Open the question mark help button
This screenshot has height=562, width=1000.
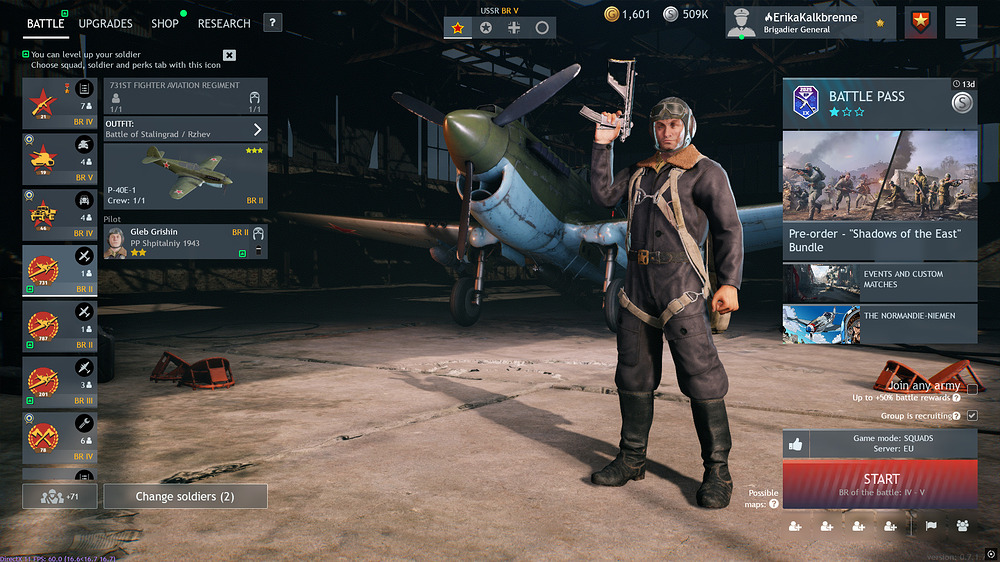[x=273, y=23]
